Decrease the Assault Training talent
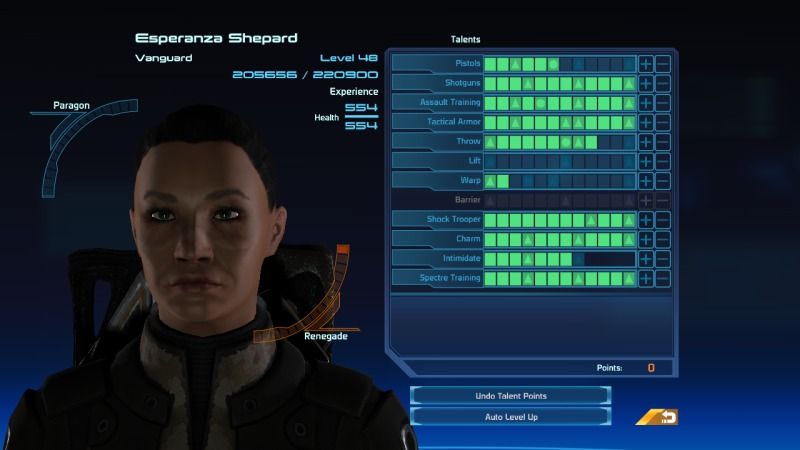 tap(662, 103)
